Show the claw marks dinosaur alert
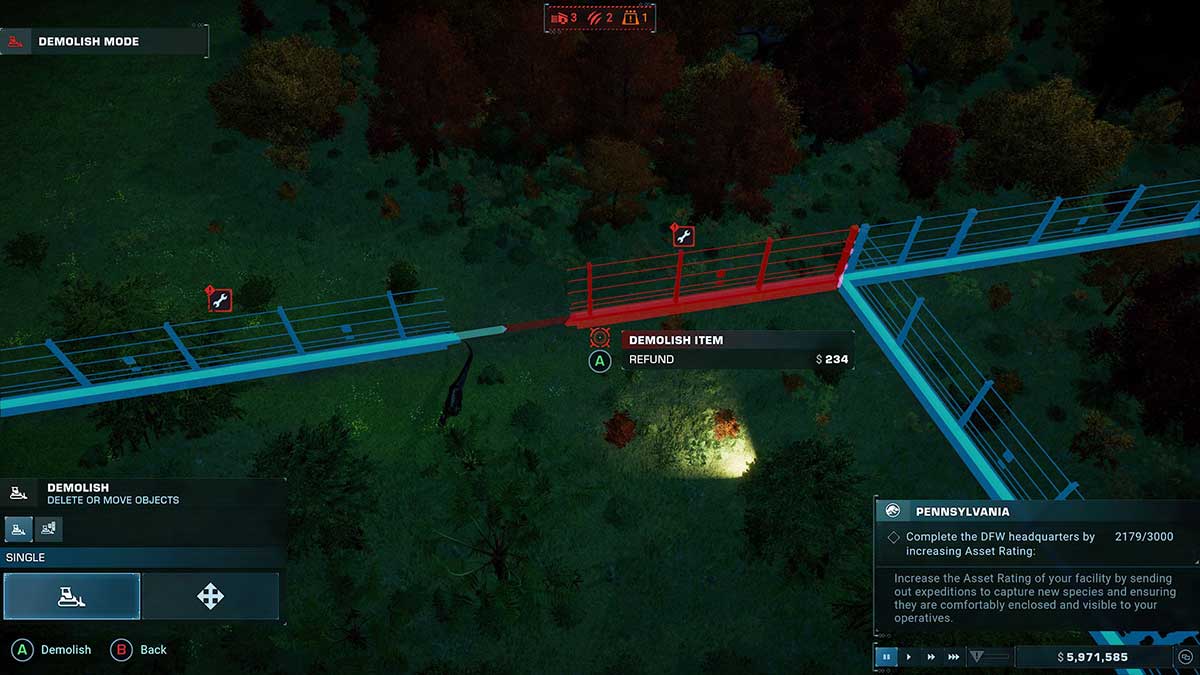 pyautogui.click(x=602, y=18)
